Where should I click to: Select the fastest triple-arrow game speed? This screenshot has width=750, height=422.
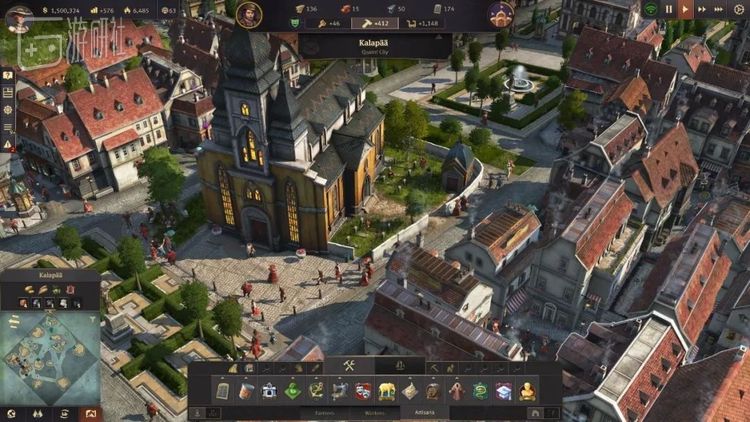719,9
